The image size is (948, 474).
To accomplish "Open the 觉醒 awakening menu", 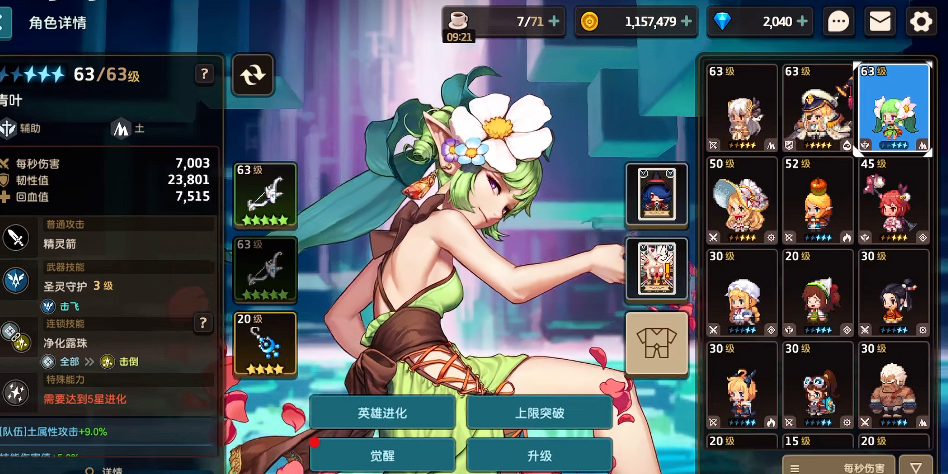I will click(x=381, y=455).
